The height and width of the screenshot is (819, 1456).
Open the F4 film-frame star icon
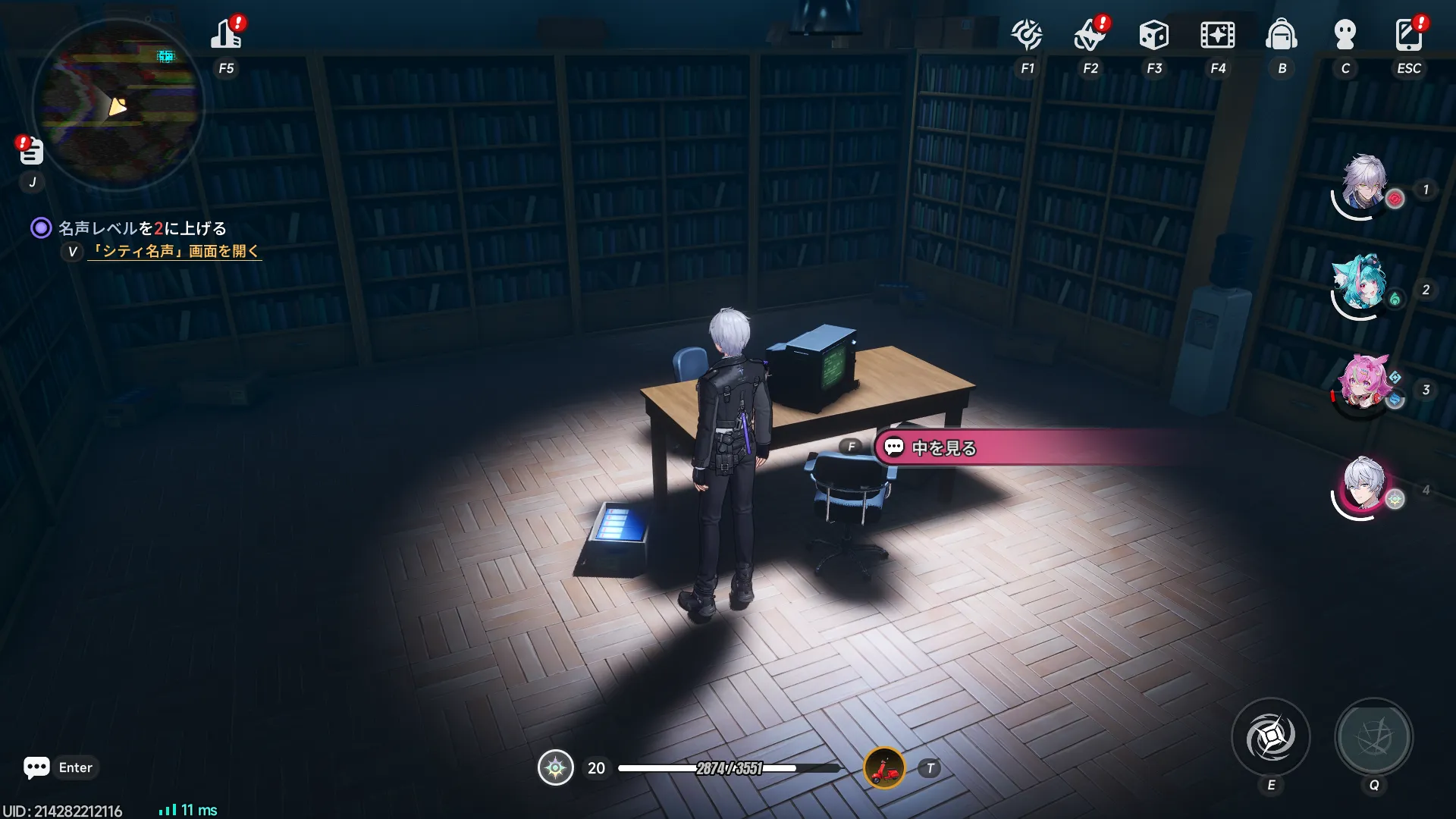(1217, 35)
